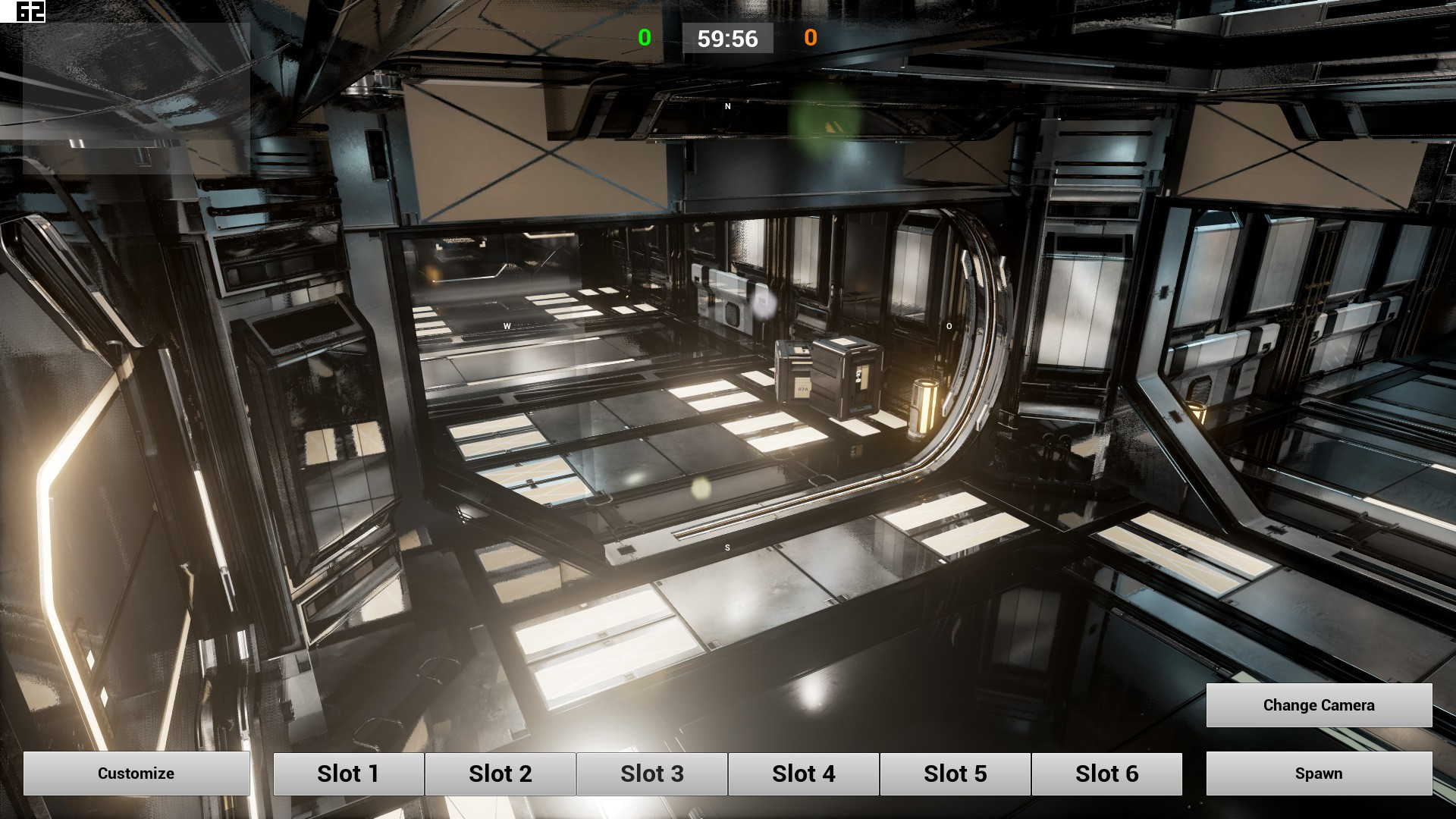Select Slot 5
Viewport: 1456px width, 819px height.
pyautogui.click(x=955, y=773)
